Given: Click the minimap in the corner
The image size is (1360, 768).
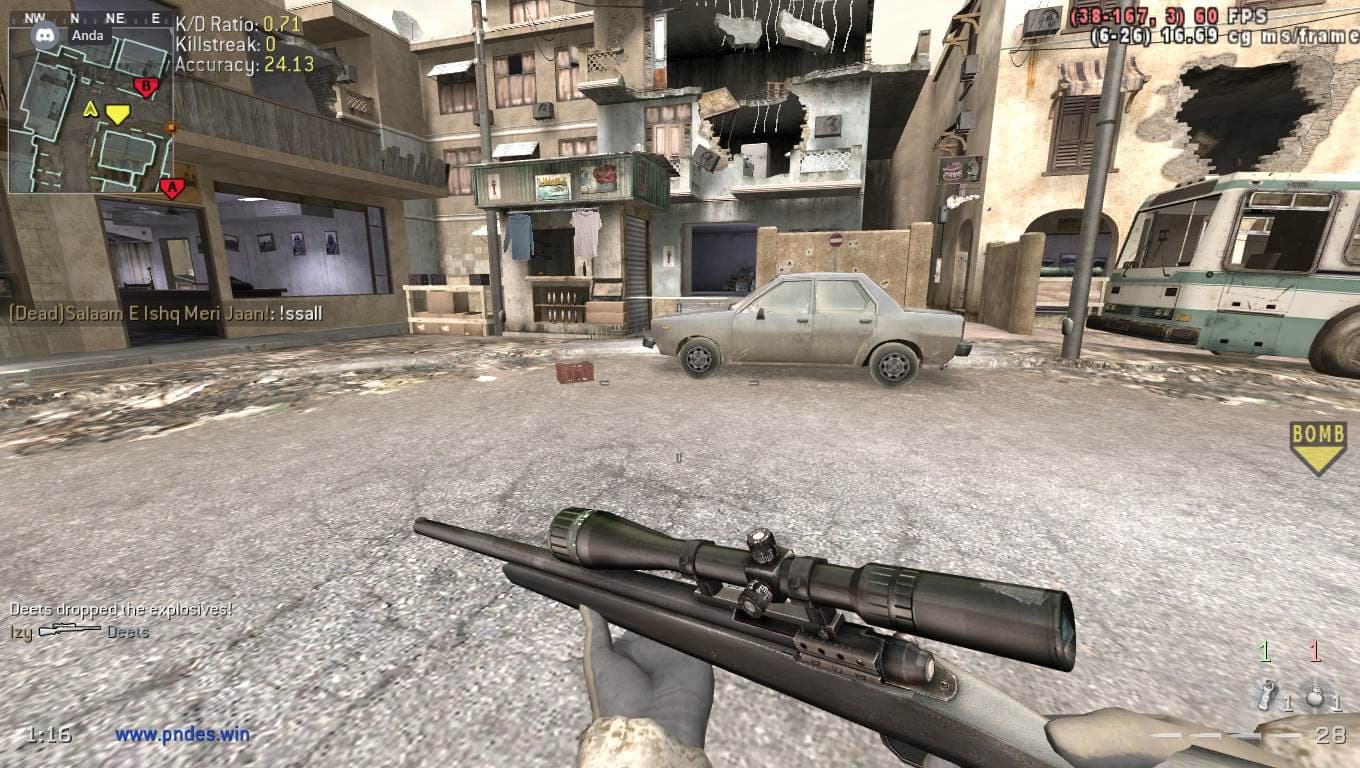Looking at the screenshot, I should coord(91,110).
